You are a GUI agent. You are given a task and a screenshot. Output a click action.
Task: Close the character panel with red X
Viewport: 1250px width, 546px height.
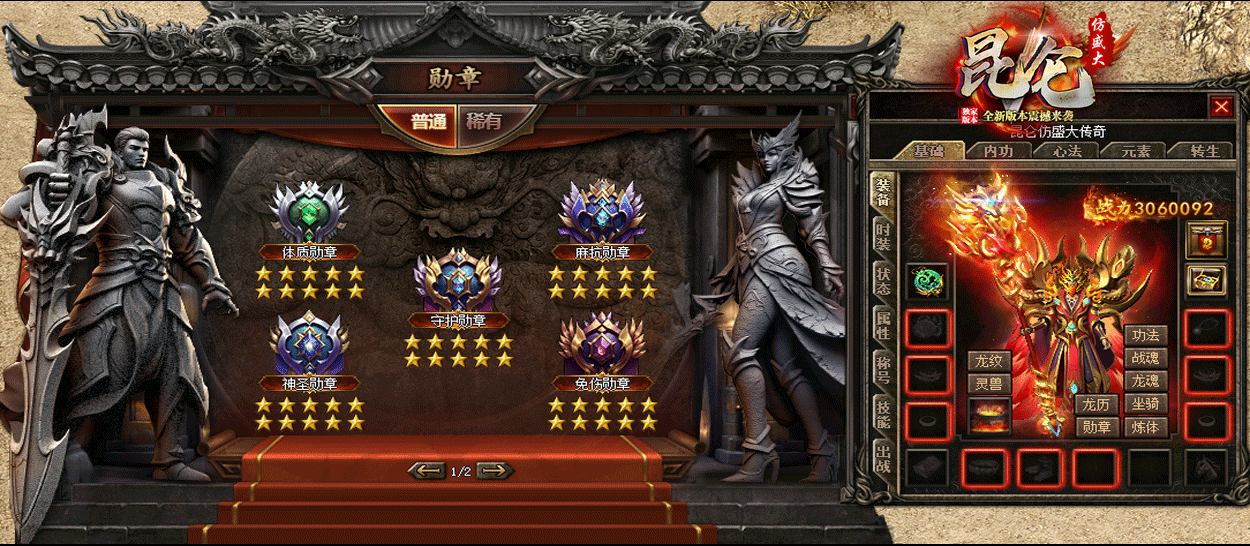pos(1221,106)
